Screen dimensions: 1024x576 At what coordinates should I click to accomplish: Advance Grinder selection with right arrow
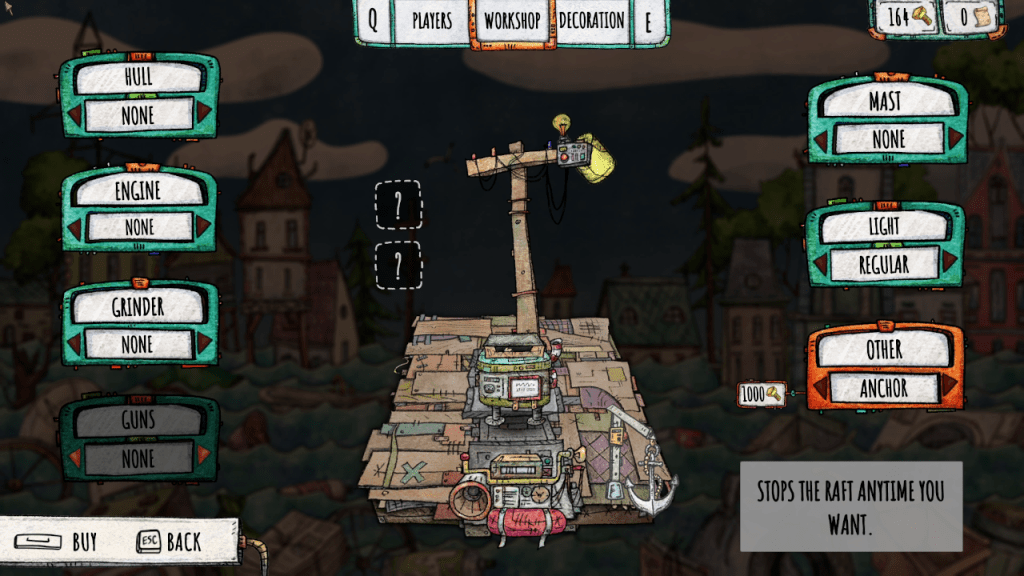[x=204, y=344]
